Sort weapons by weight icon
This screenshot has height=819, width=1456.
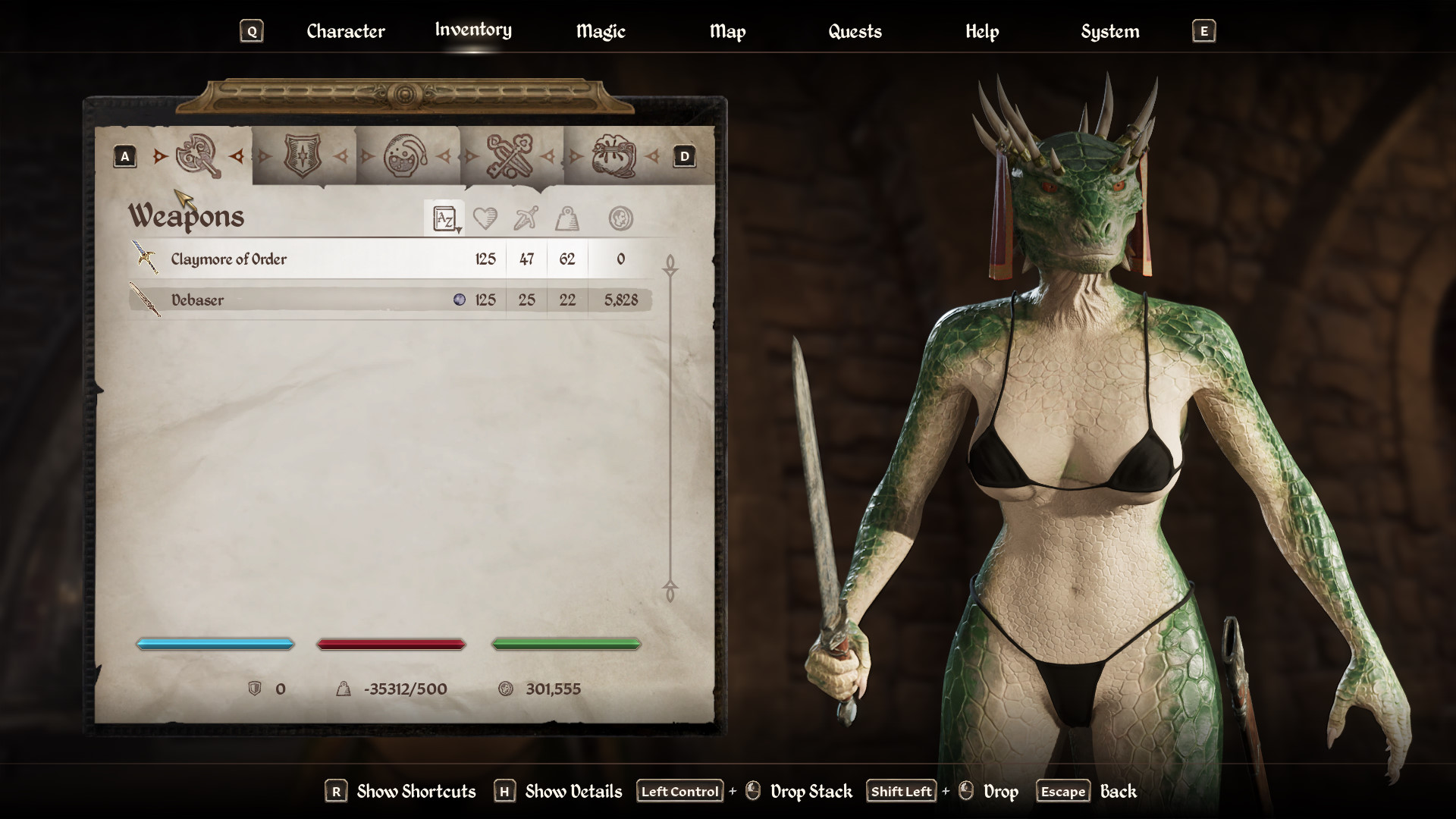pyautogui.click(x=567, y=219)
